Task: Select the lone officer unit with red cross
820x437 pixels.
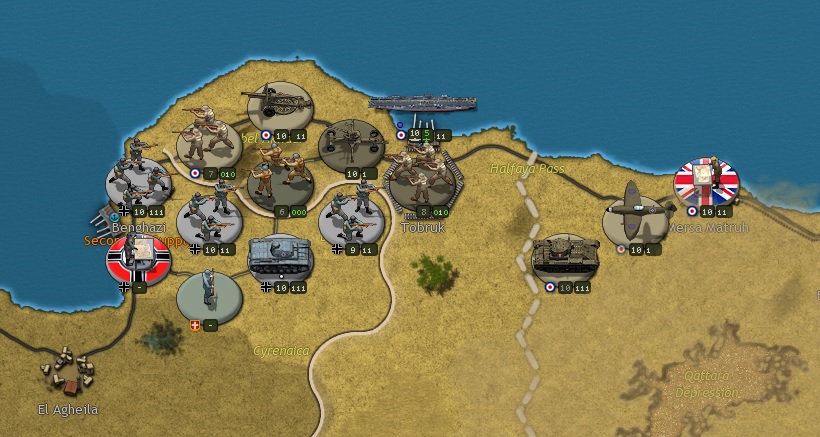Action: (209, 295)
